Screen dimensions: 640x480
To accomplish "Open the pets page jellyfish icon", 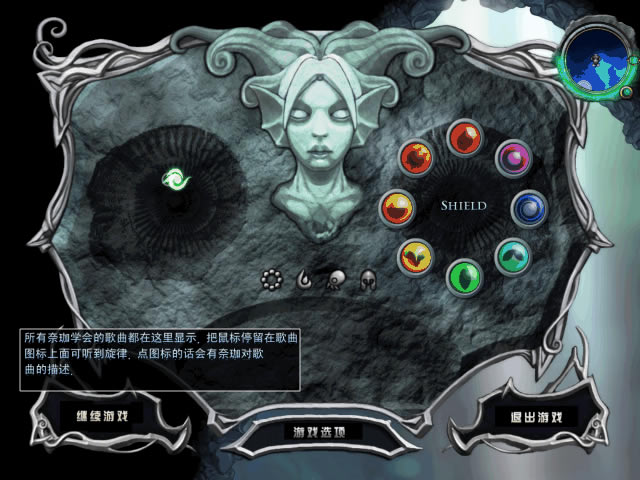I will pos(334,281).
